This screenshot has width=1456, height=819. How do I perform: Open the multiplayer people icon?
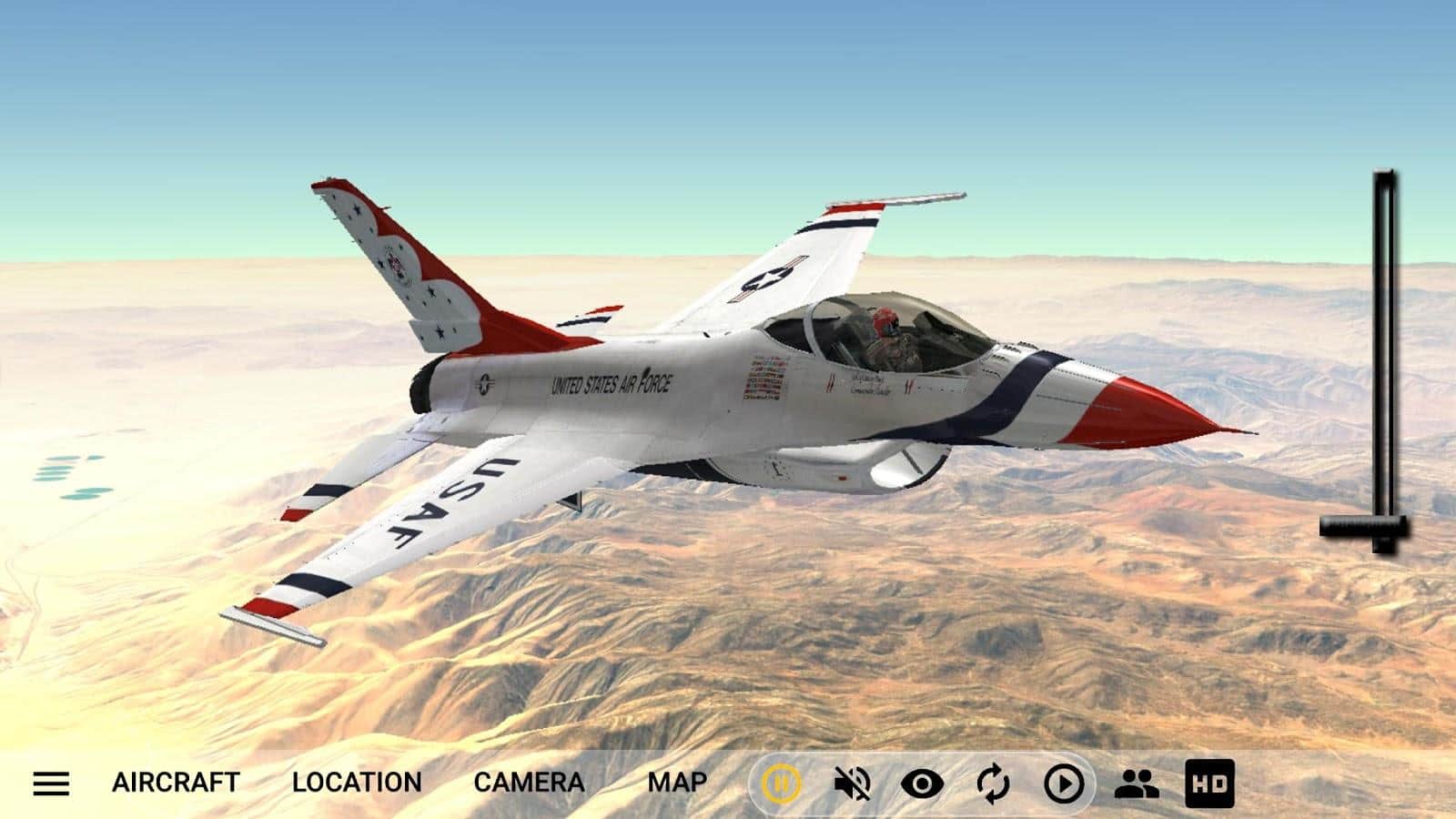coord(1136,784)
